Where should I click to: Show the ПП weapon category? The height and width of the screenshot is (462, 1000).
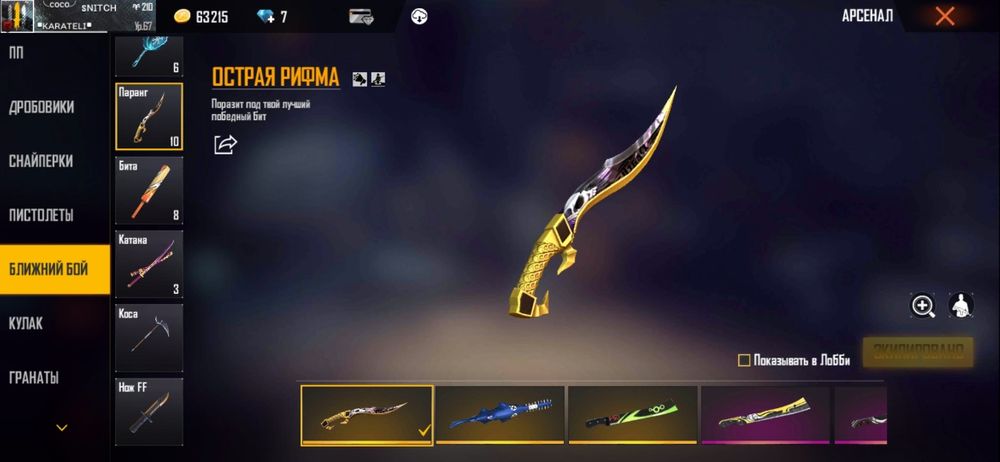[16, 52]
